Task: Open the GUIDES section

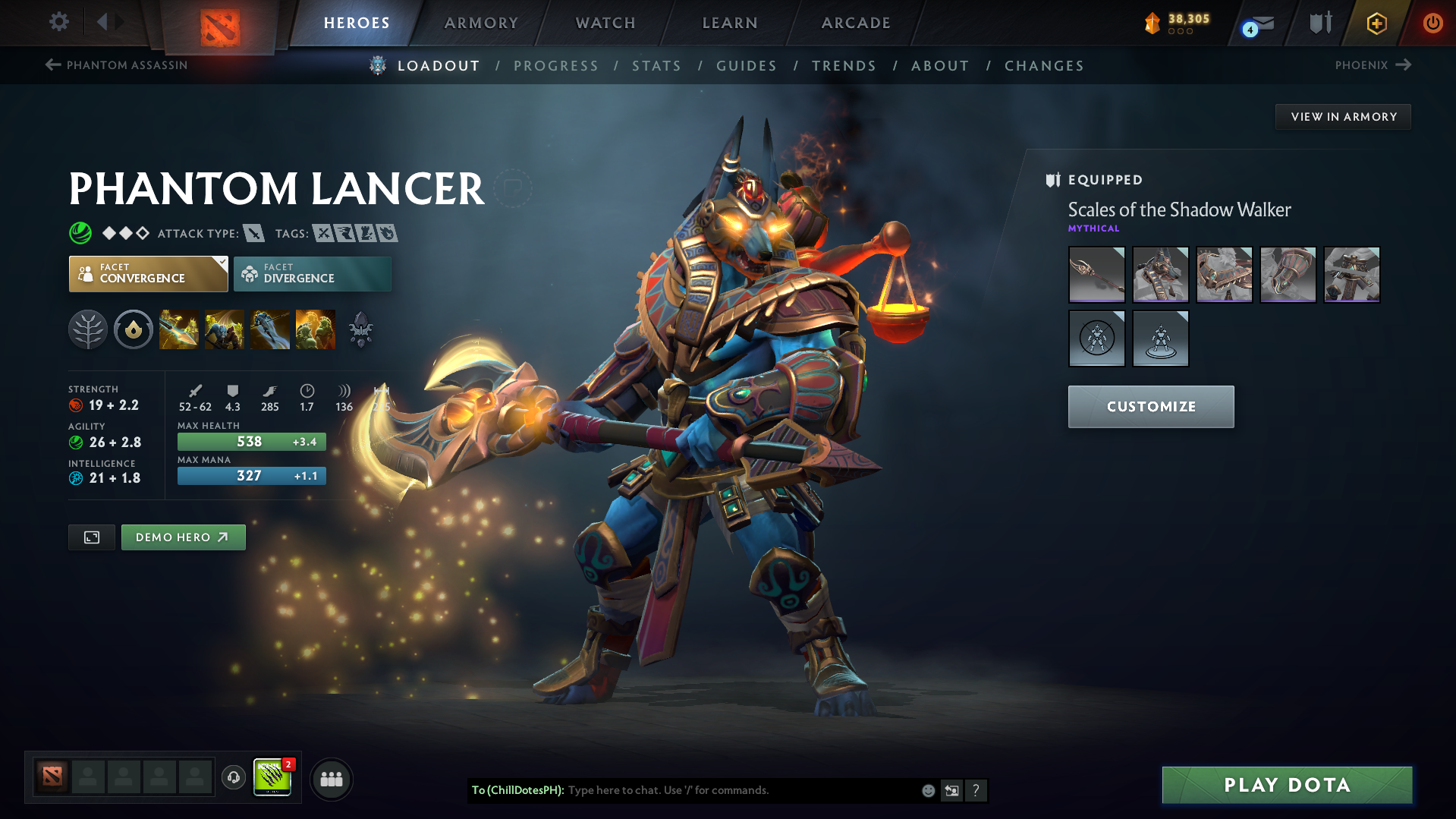Action: tap(746, 65)
